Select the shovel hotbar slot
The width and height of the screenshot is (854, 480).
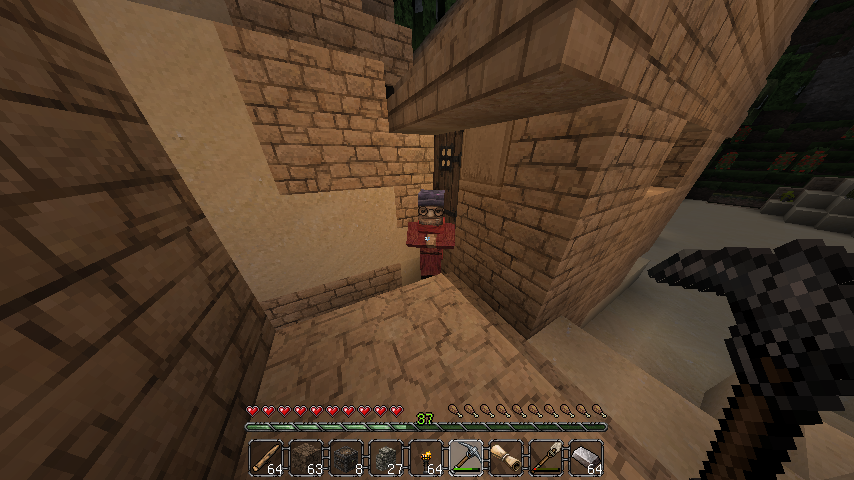point(547,457)
